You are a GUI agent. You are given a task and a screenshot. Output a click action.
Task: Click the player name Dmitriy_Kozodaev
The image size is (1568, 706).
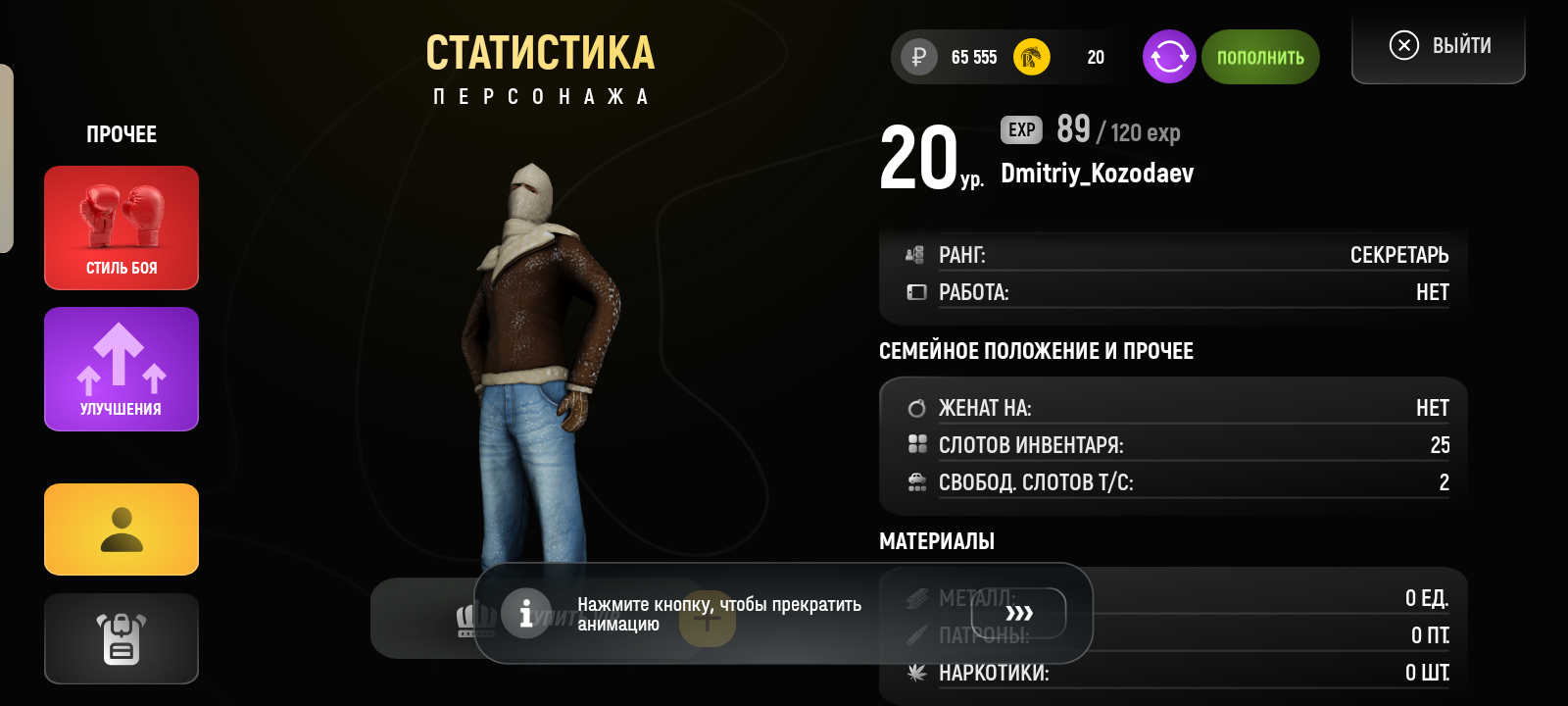point(1097,174)
